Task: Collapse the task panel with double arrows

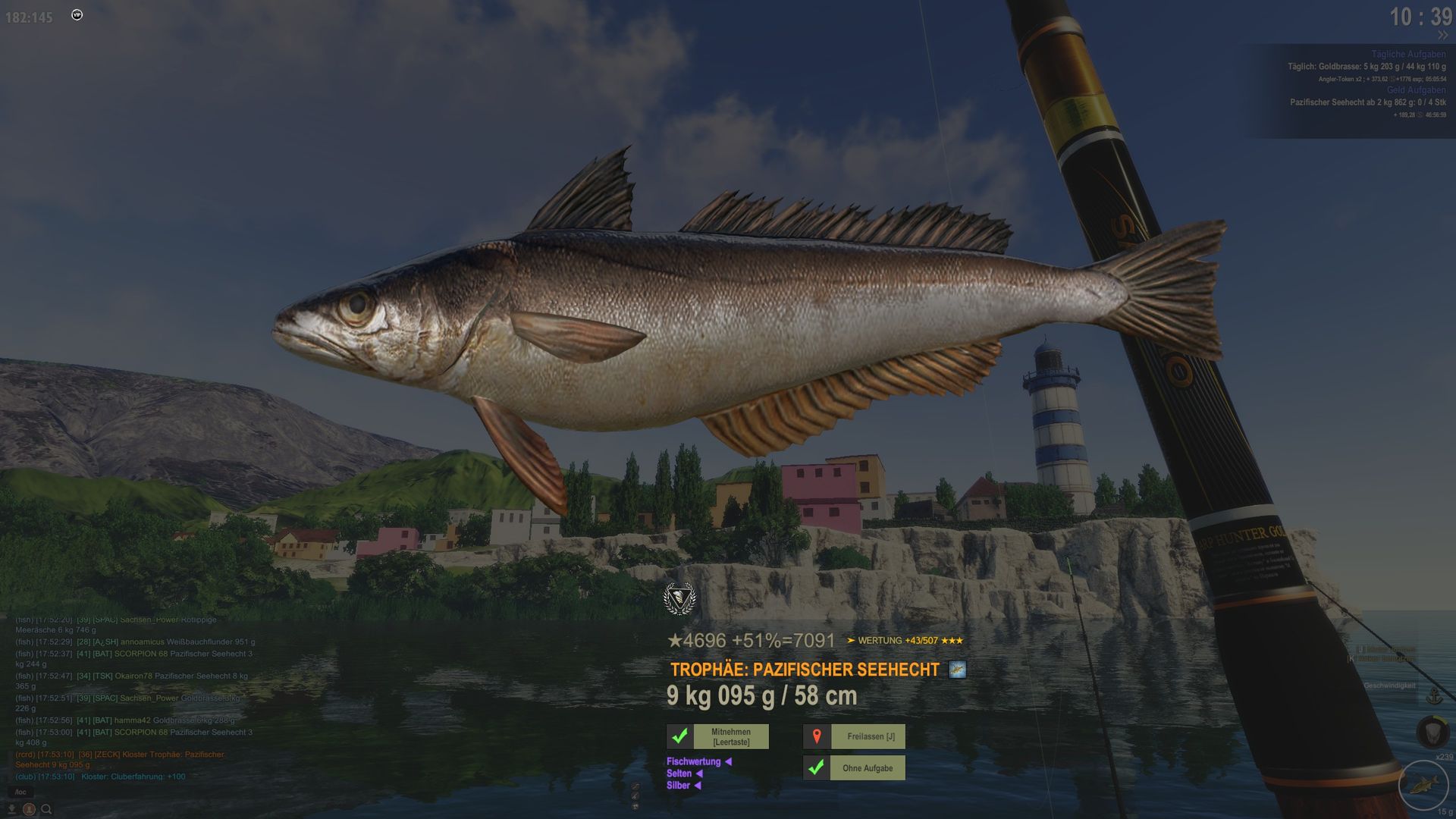Action: (1442, 36)
